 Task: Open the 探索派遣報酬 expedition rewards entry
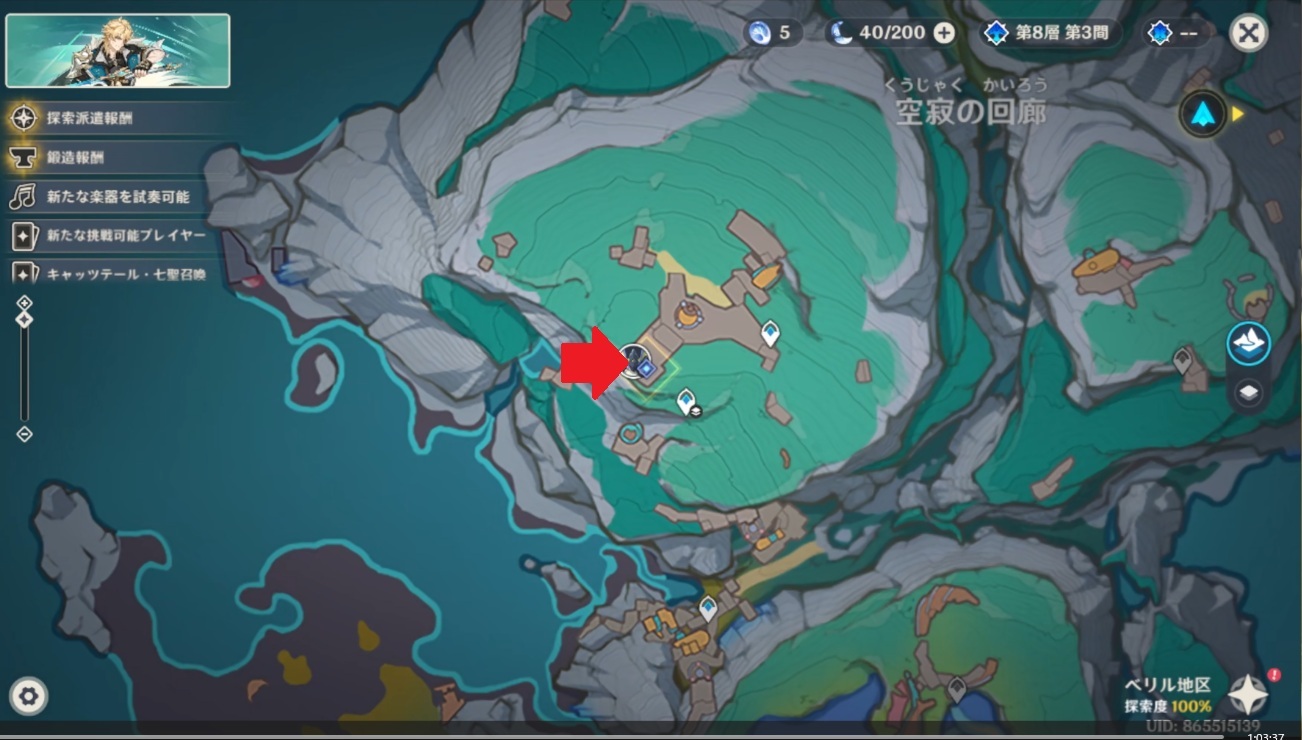pos(89,118)
